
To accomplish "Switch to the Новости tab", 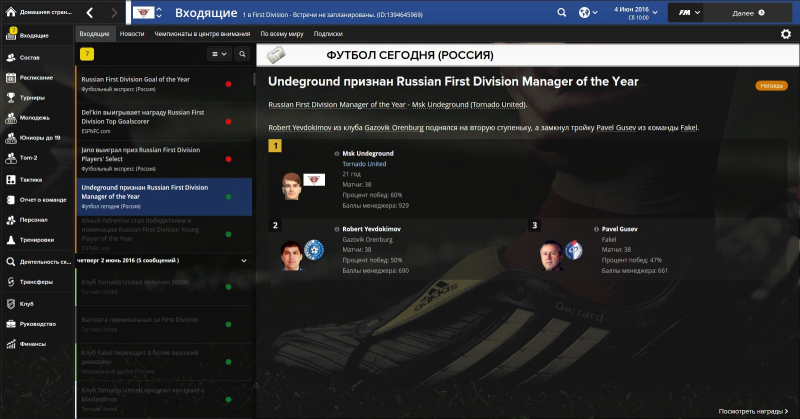I will click(x=131, y=33).
